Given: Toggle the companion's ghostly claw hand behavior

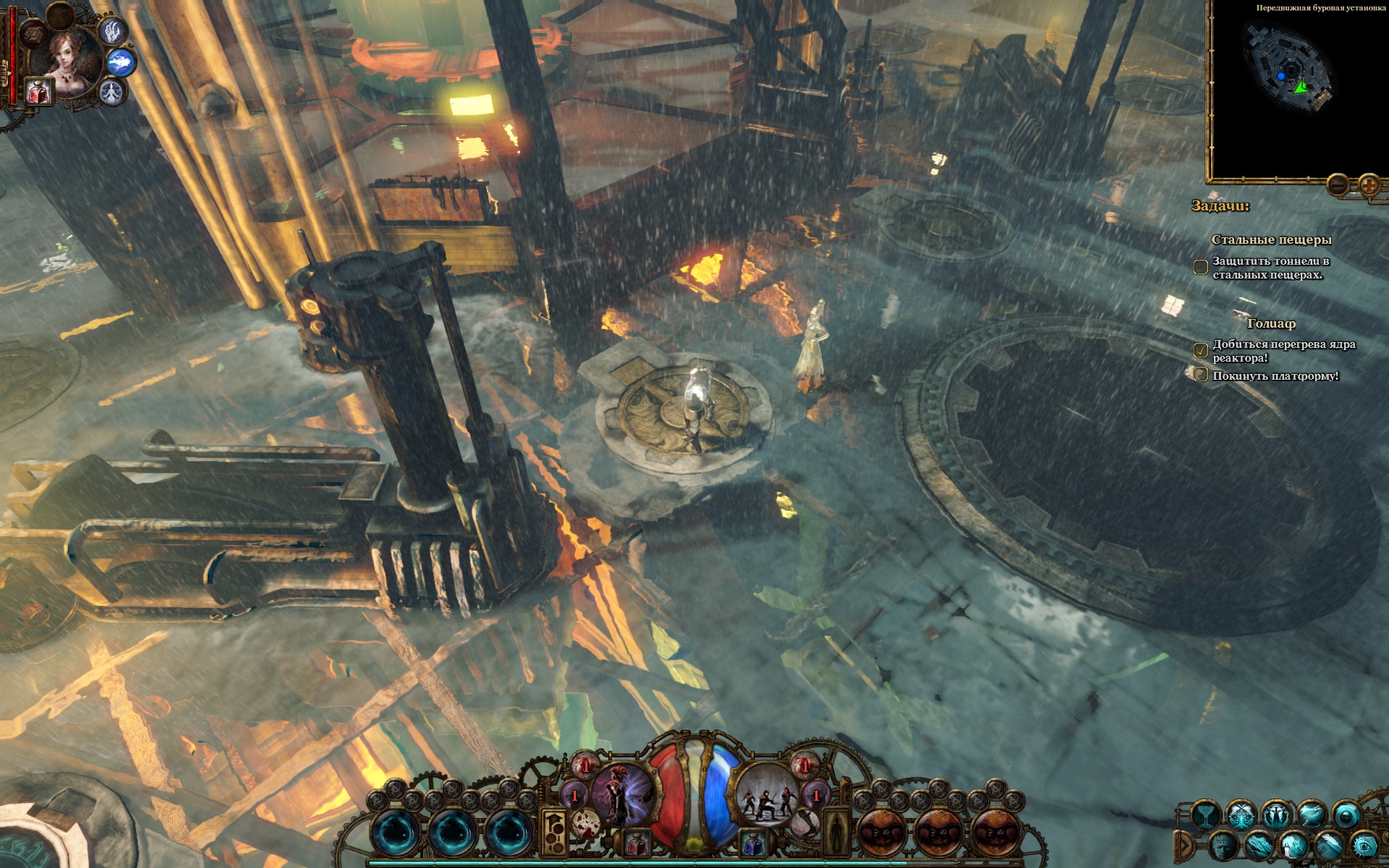Looking at the screenshot, I should pyautogui.click(x=112, y=32).
